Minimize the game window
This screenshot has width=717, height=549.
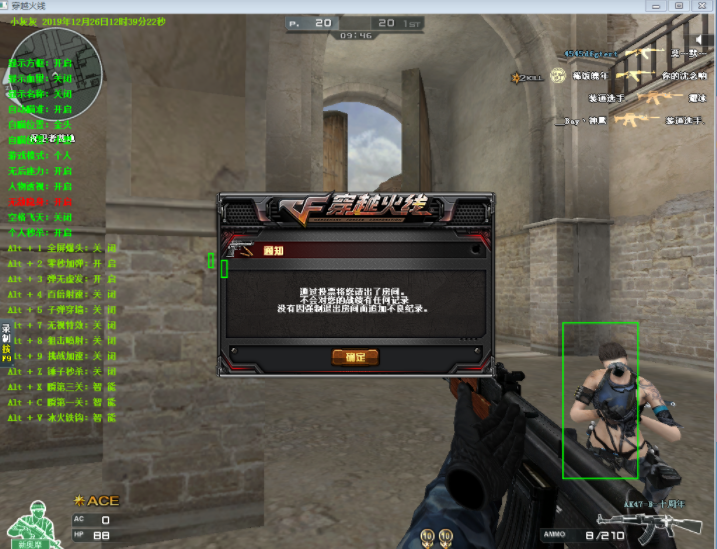click(657, 6)
